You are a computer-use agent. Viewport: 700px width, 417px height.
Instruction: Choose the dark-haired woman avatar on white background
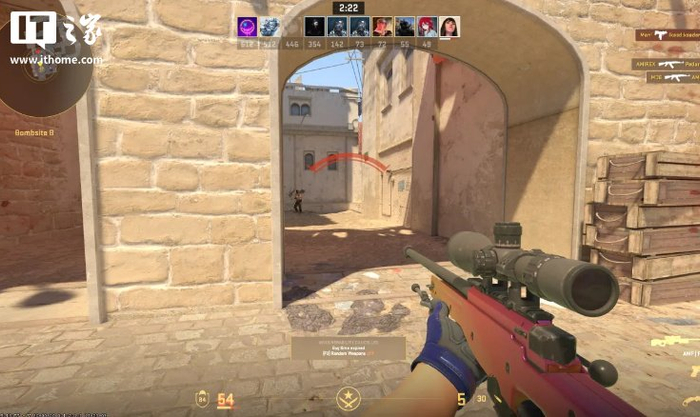coord(449,27)
